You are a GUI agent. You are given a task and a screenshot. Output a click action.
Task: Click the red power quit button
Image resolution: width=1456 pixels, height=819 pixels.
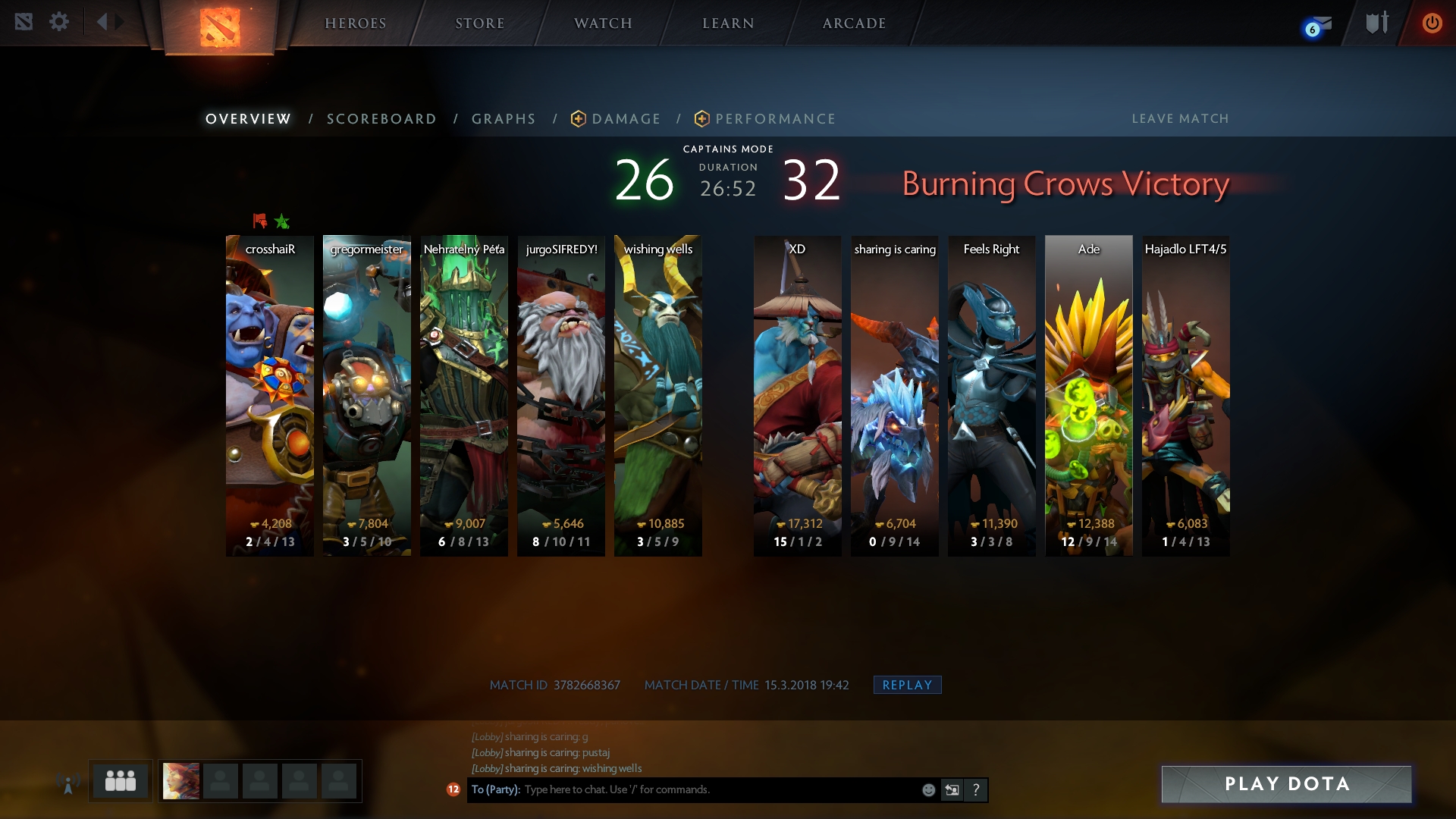click(1432, 23)
